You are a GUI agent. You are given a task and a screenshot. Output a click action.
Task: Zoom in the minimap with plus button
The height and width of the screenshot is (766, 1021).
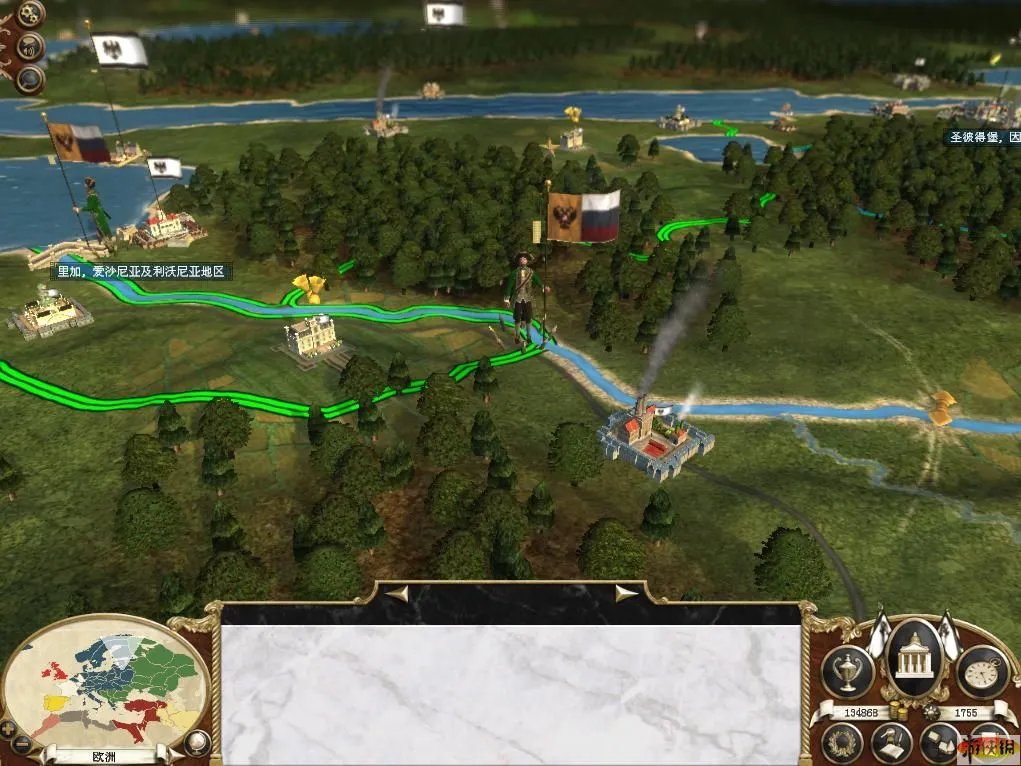(9, 727)
